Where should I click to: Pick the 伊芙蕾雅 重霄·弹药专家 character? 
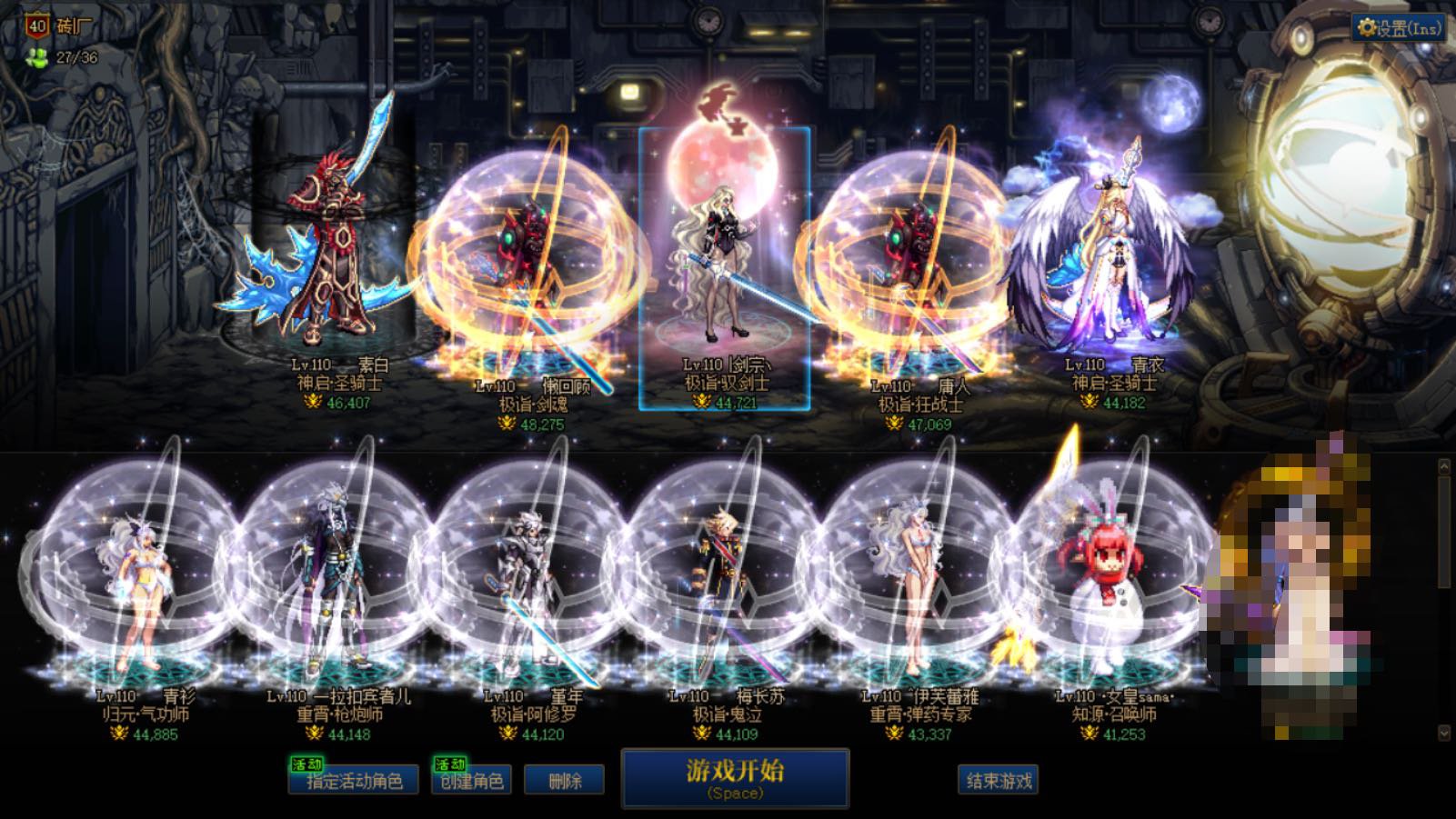pyautogui.click(x=919, y=591)
